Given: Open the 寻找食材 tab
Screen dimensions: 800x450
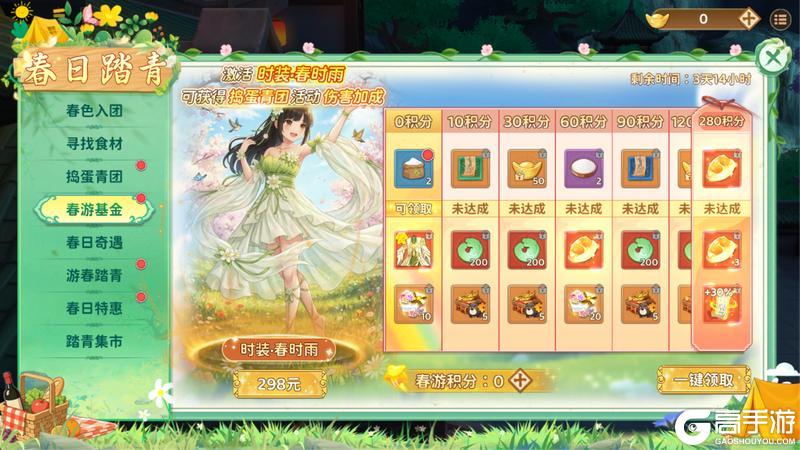Looking at the screenshot, I should 94,144.
